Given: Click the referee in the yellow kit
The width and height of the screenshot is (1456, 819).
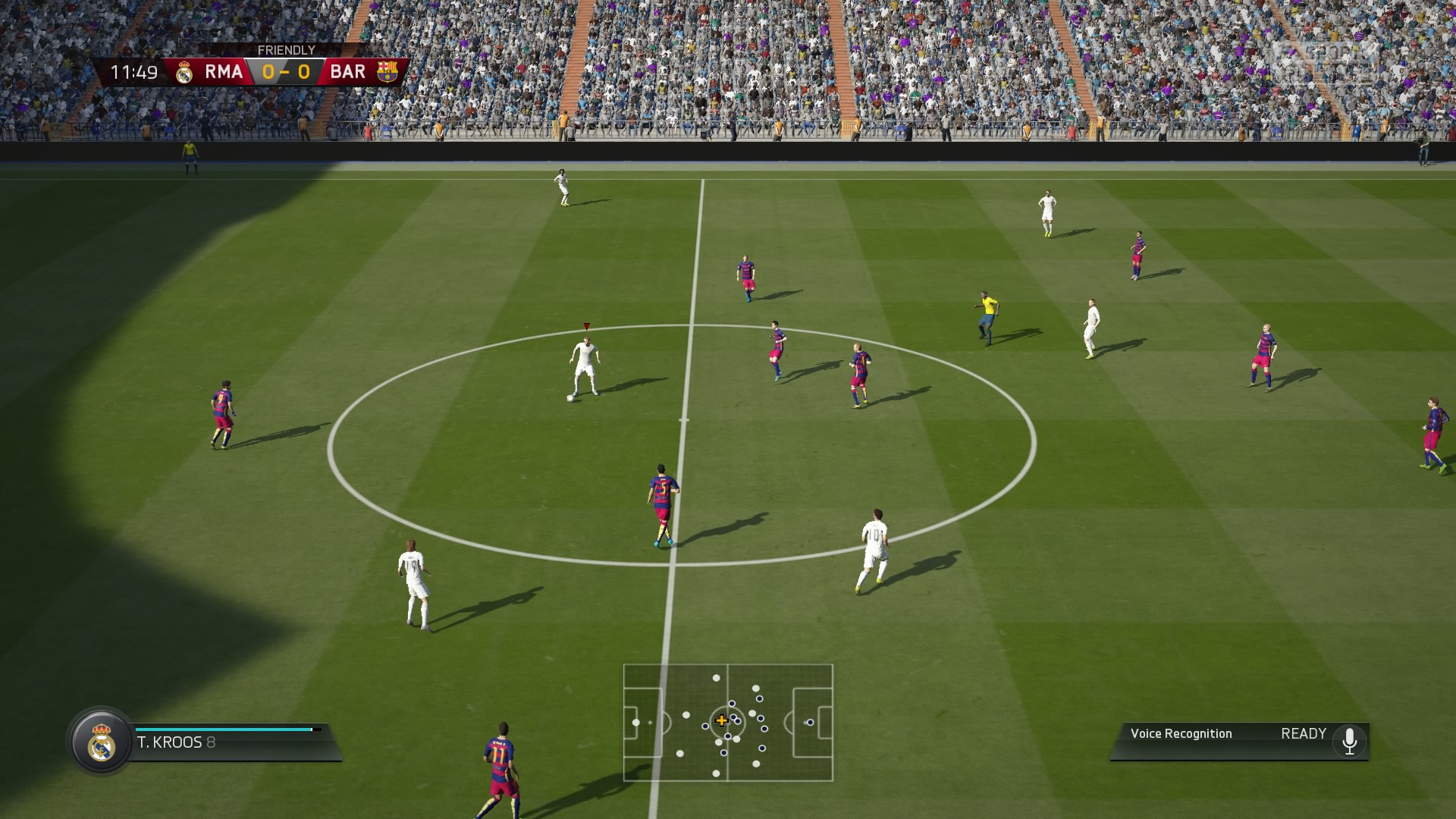Looking at the screenshot, I should click(985, 311).
